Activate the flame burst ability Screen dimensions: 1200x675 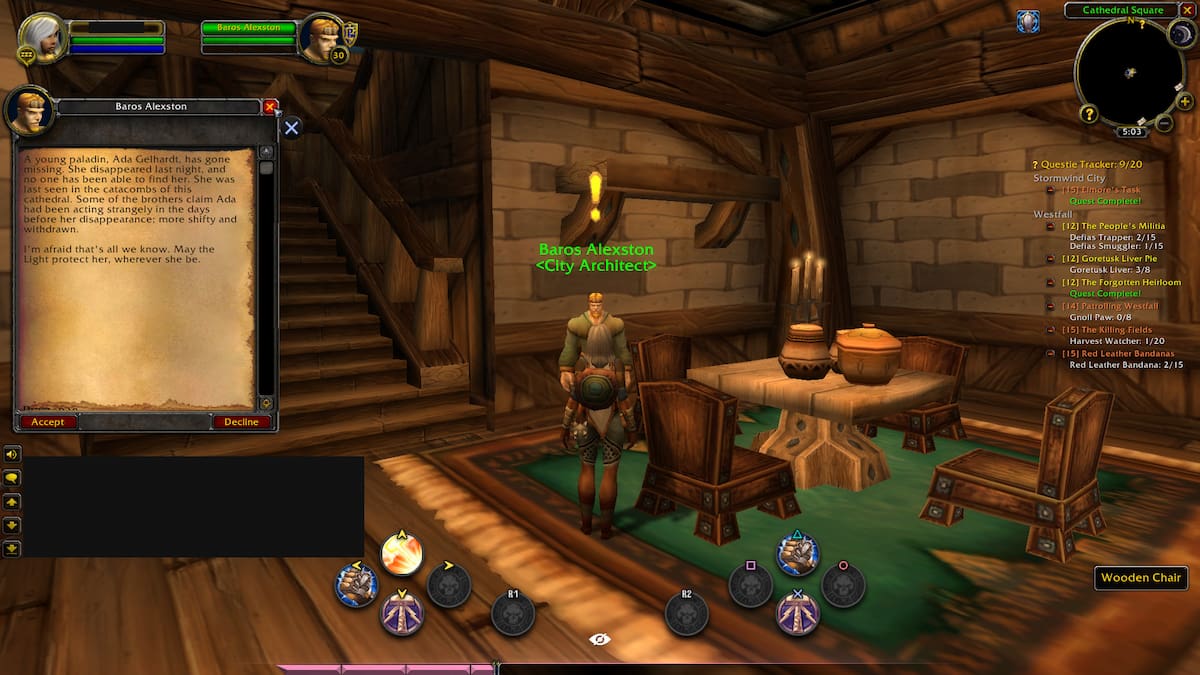[402, 553]
